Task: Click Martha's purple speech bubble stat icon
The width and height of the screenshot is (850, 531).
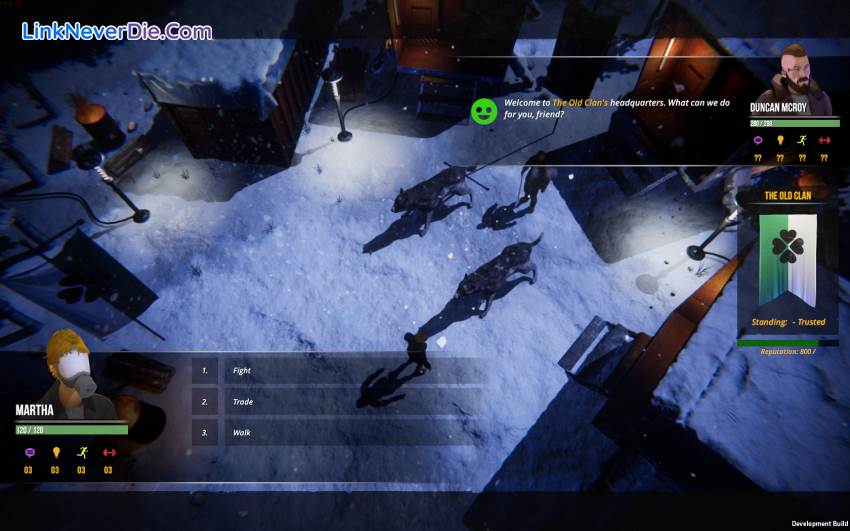Action: click(29, 452)
